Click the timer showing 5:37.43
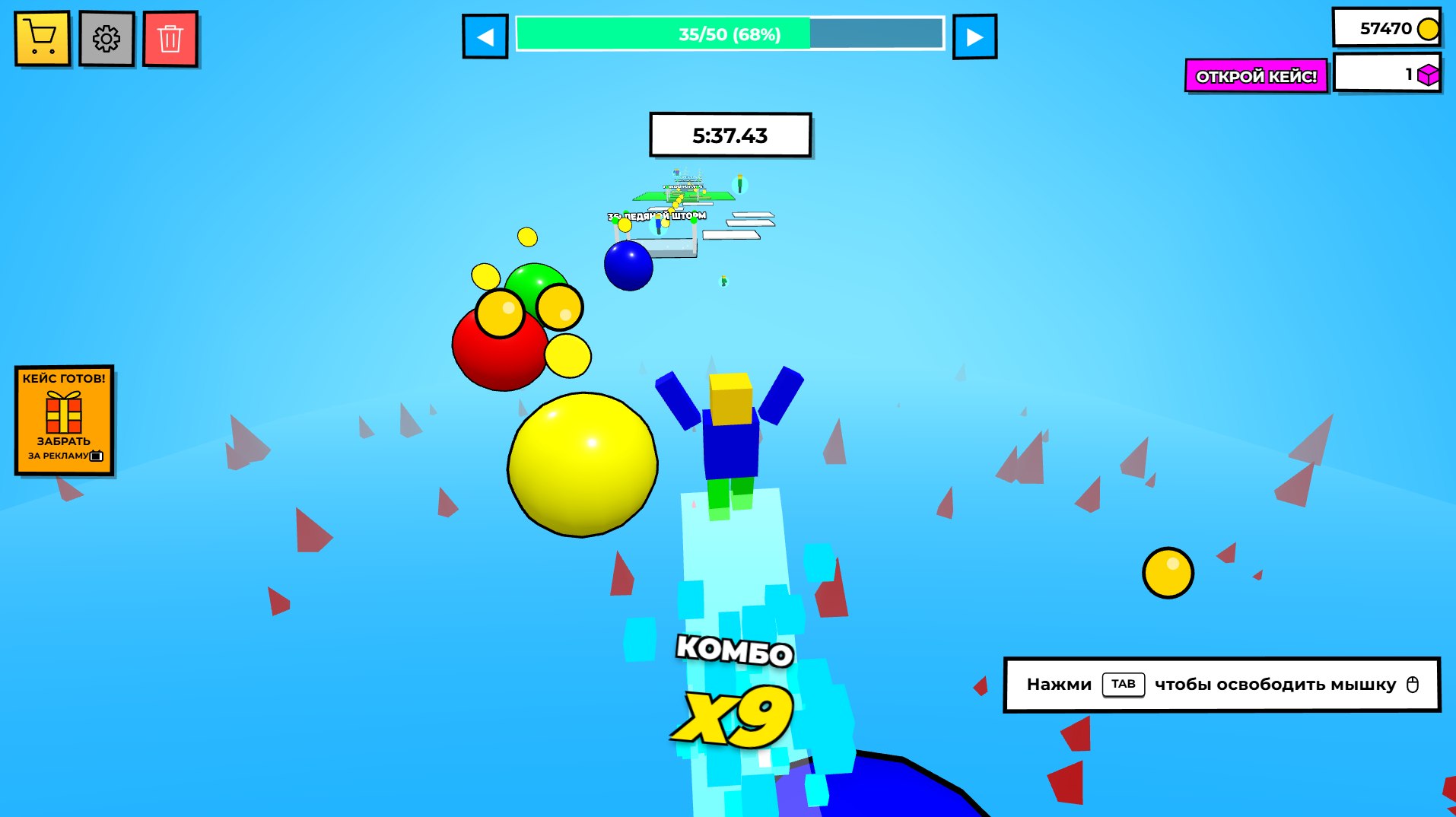This screenshot has height=817, width=1456. [x=730, y=135]
